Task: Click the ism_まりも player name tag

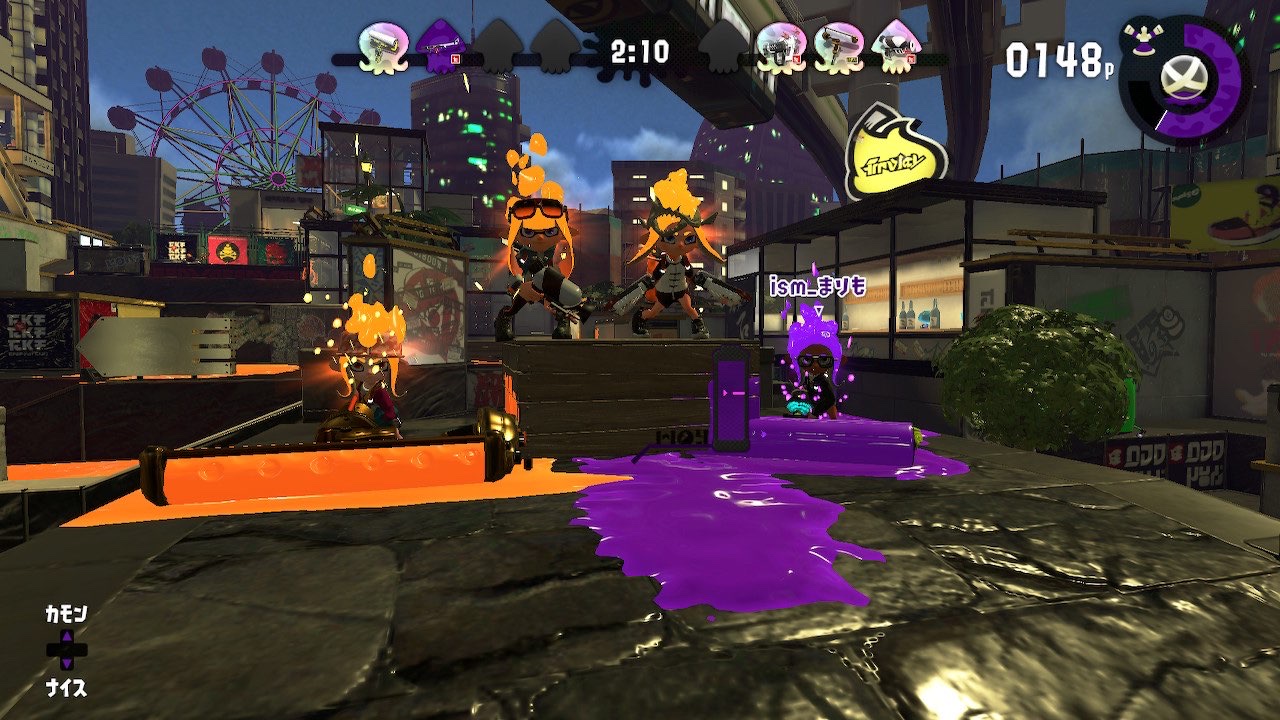Action: click(x=817, y=289)
